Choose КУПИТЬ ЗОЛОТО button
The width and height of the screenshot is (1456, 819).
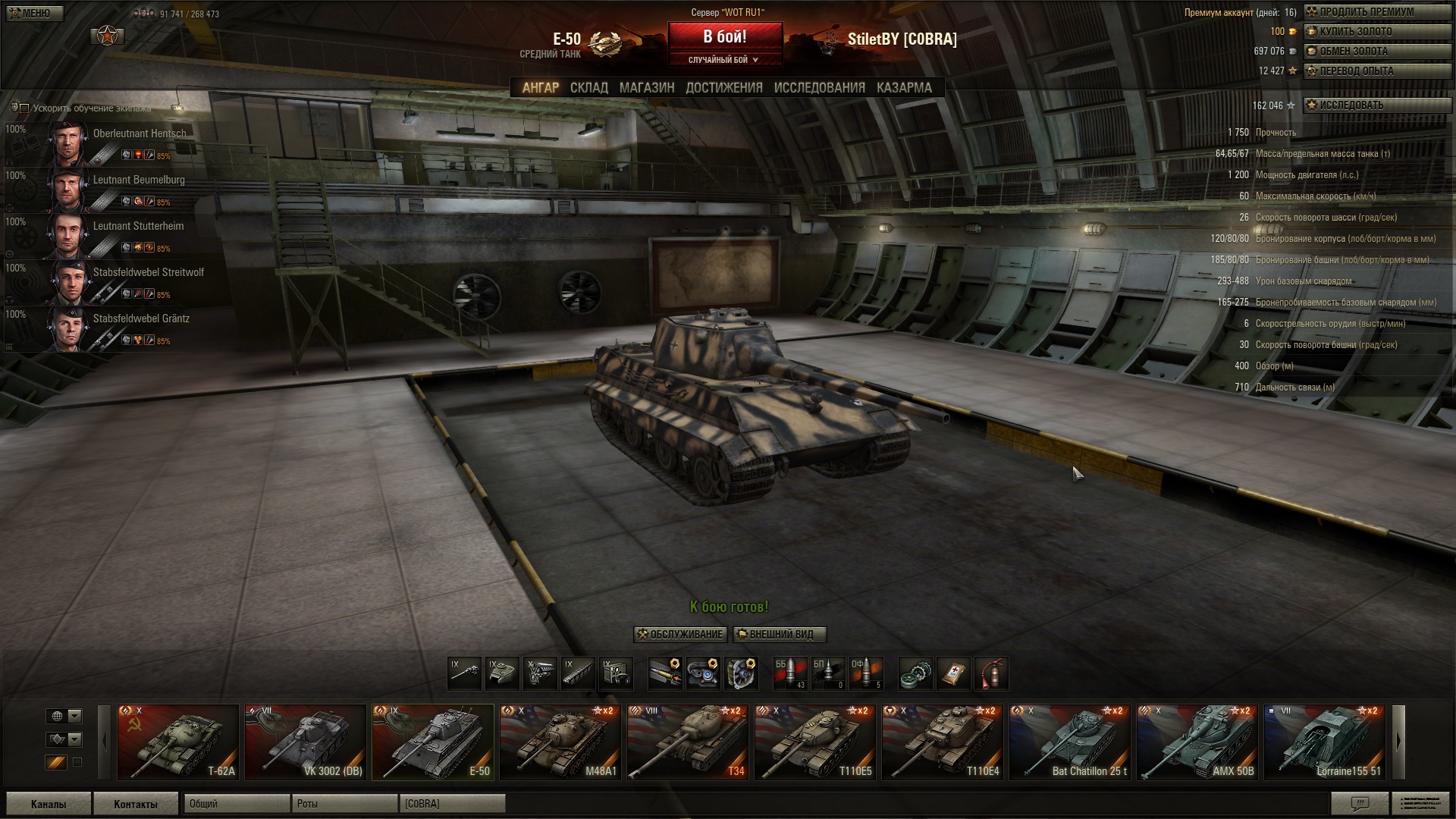(1354, 32)
